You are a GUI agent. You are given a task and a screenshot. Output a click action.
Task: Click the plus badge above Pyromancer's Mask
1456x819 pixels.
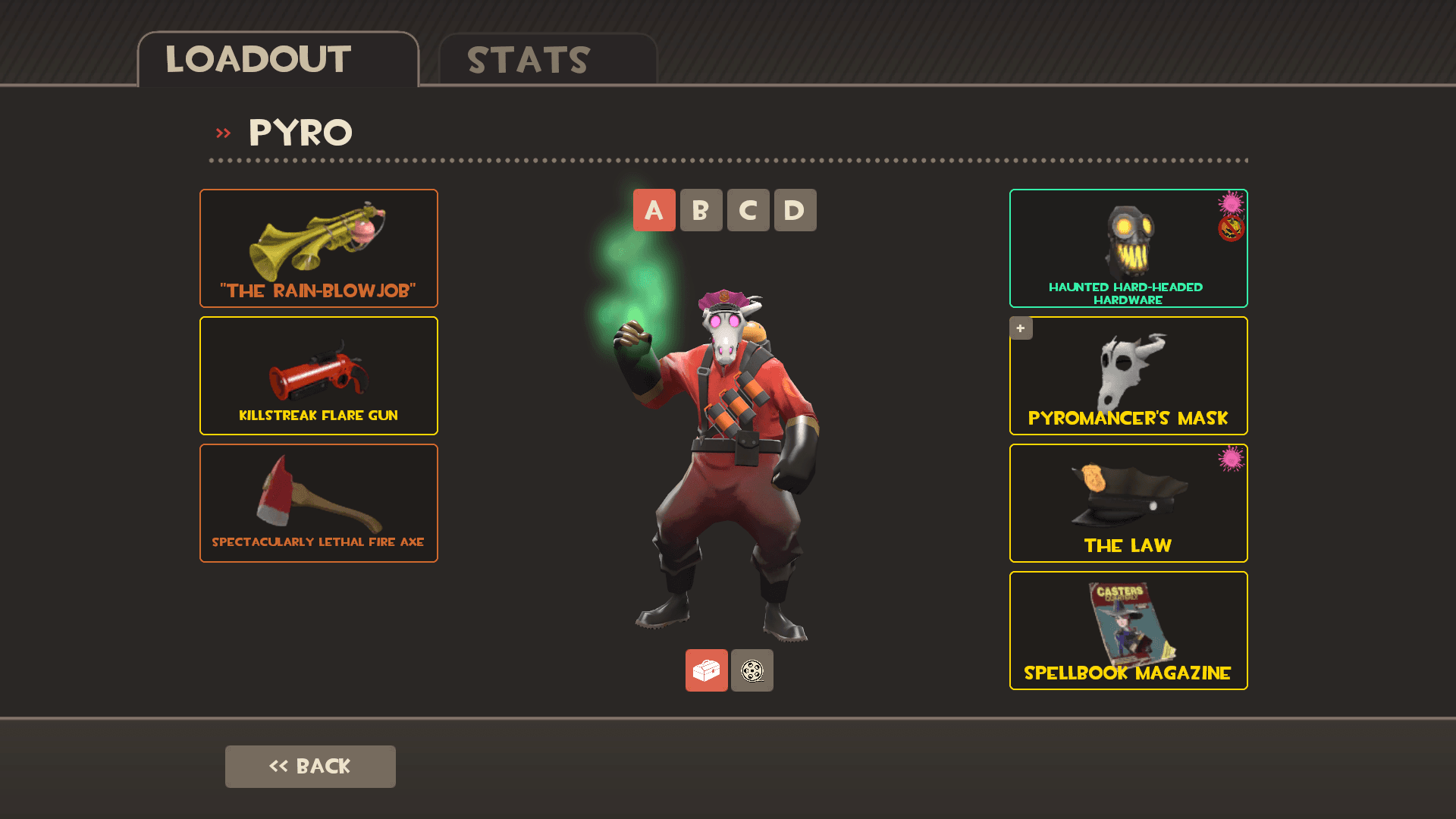[x=1021, y=328]
